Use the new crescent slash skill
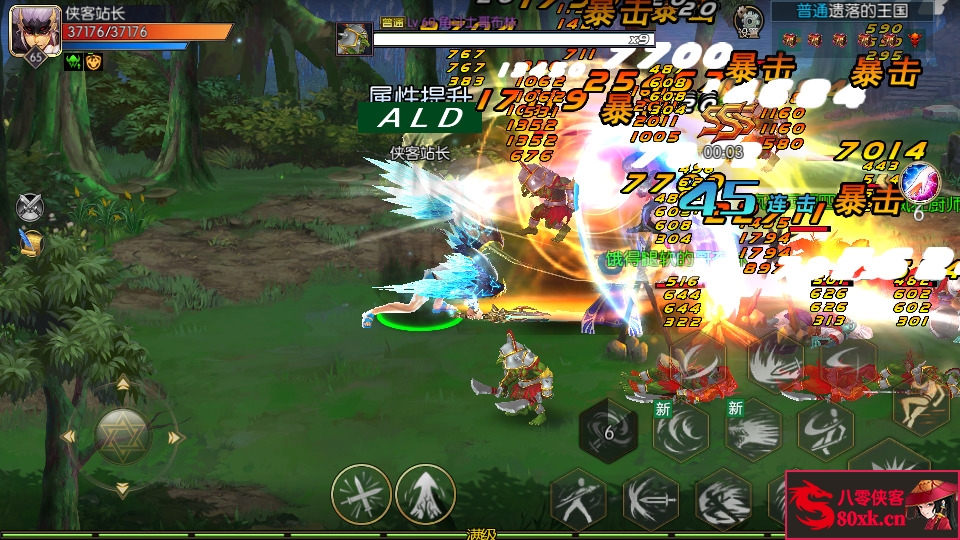 (681, 432)
